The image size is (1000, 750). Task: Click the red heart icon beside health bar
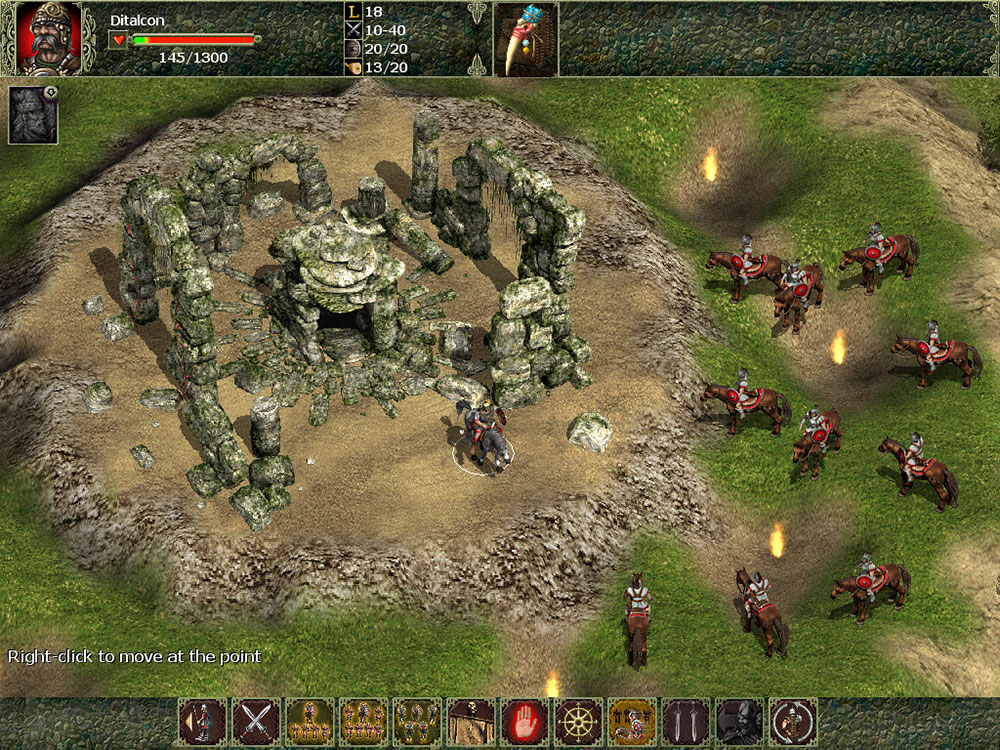pyautogui.click(x=119, y=40)
